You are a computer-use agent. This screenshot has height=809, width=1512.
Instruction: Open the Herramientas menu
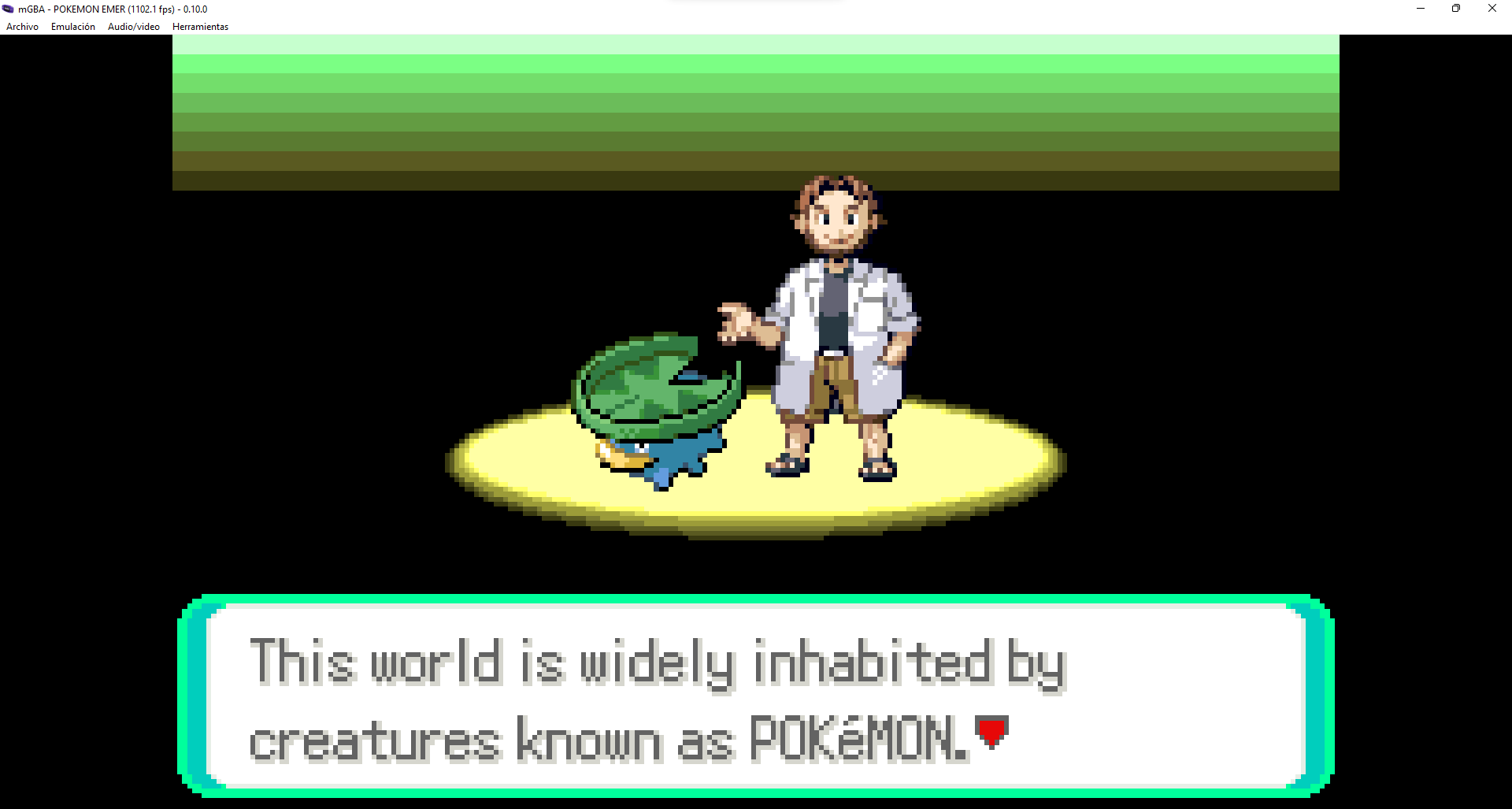(200, 26)
